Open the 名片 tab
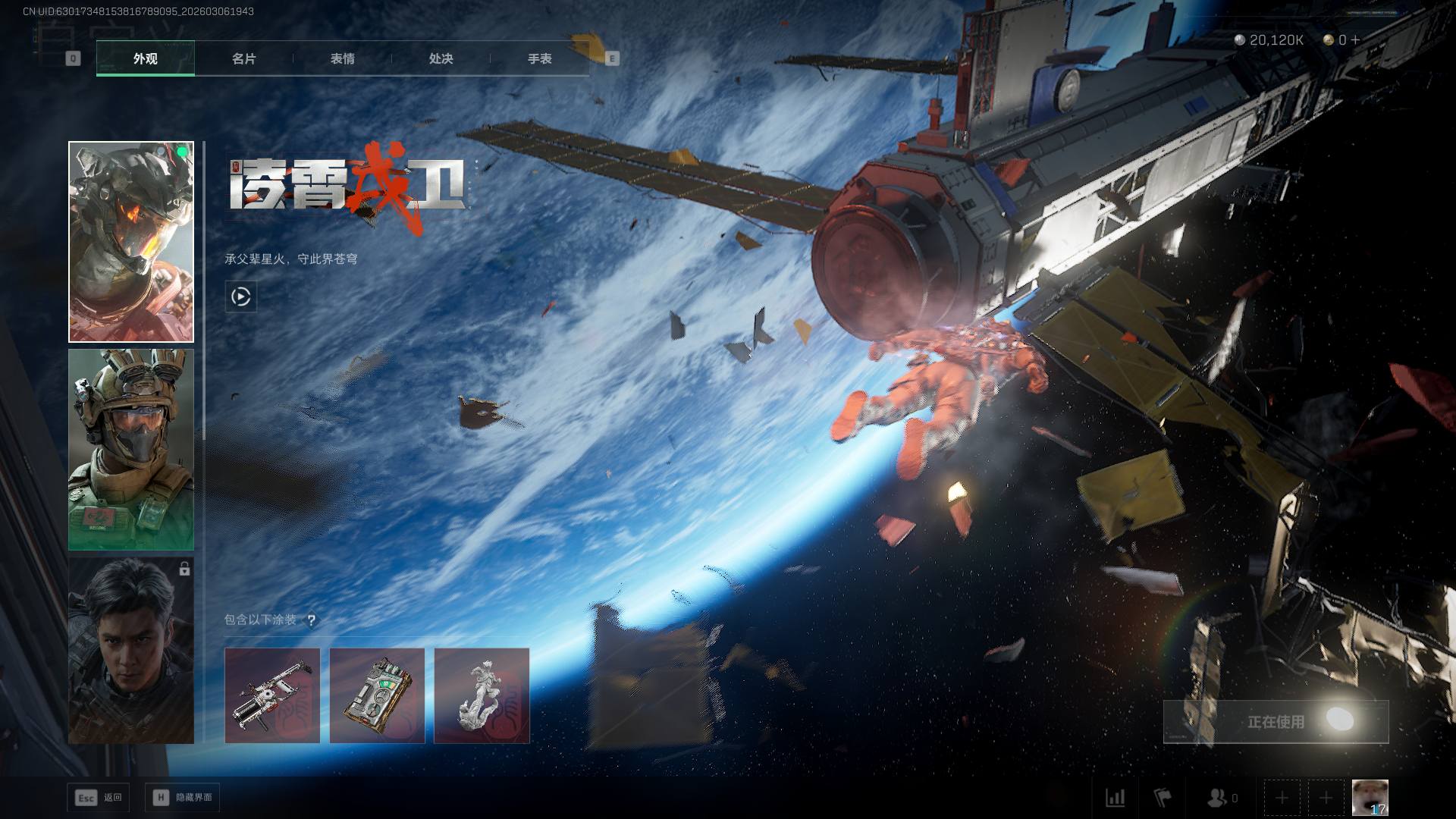This screenshot has width=1456, height=819. coord(243,58)
